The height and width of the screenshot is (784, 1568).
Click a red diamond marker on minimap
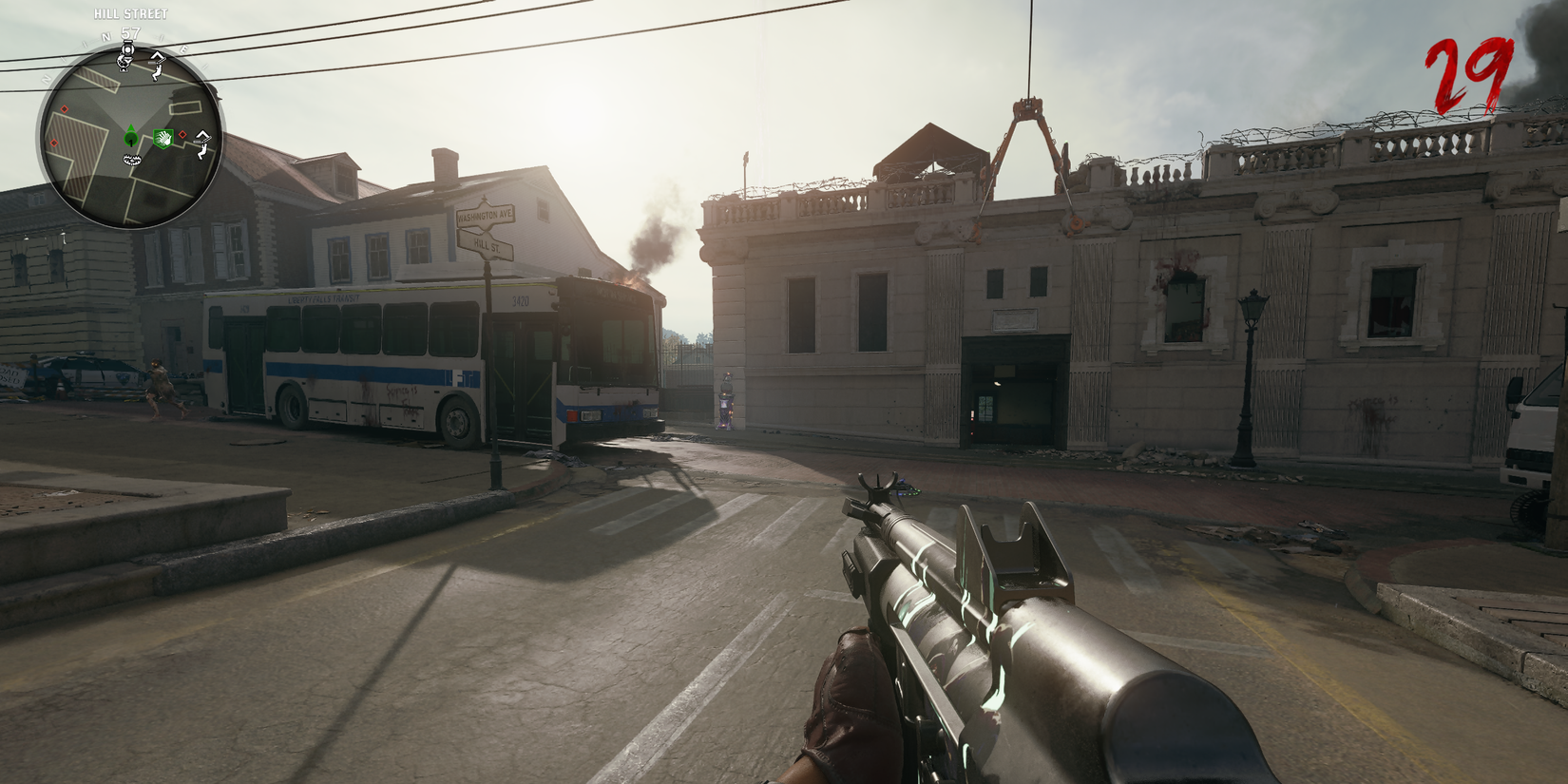pyautogui.click(x=64, y=108)
